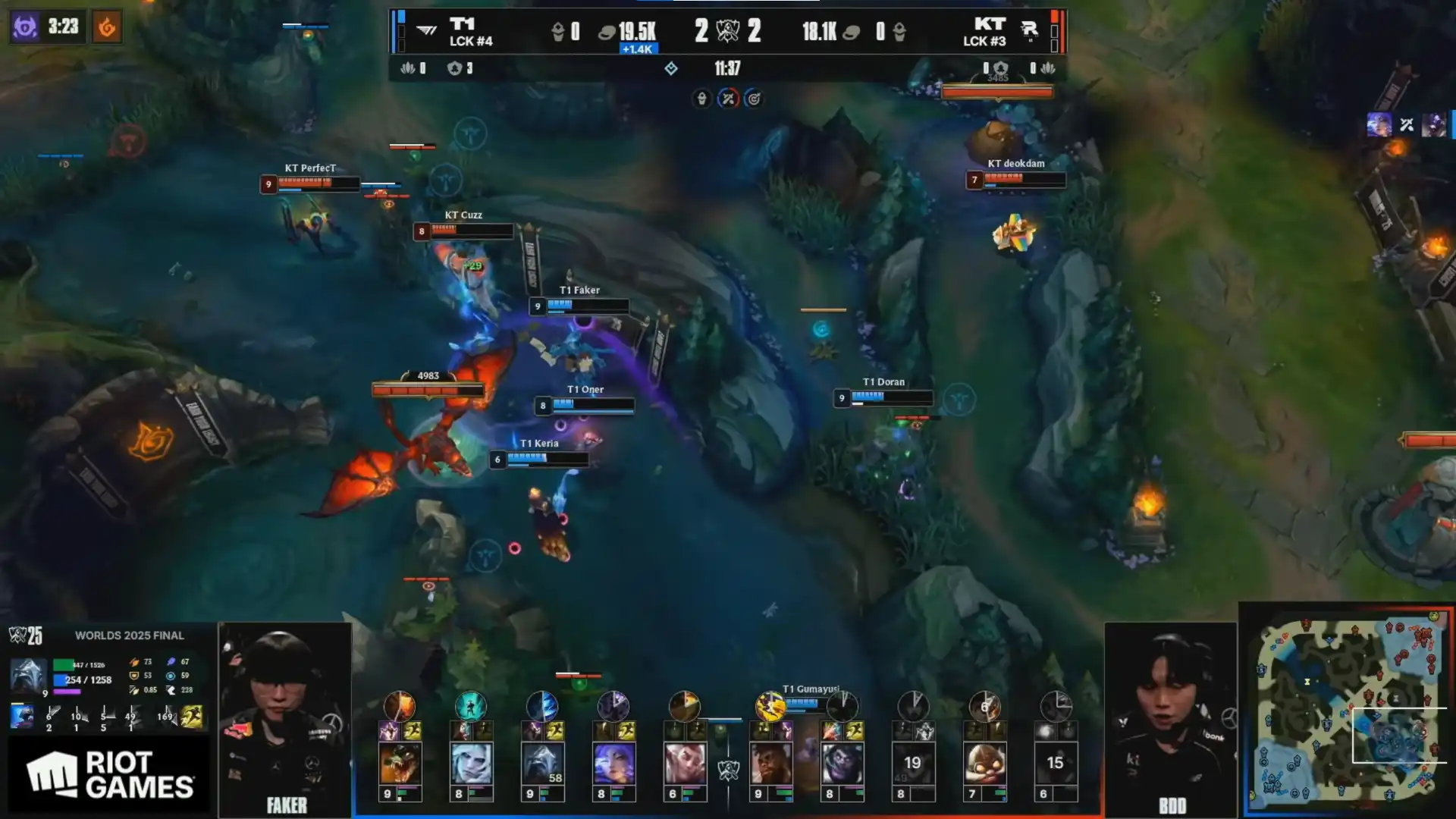The width and height of the screenshot is (1456, 819).
Task: Click the portrait with the 58 cooldown
Action: (x=542, y=763)
